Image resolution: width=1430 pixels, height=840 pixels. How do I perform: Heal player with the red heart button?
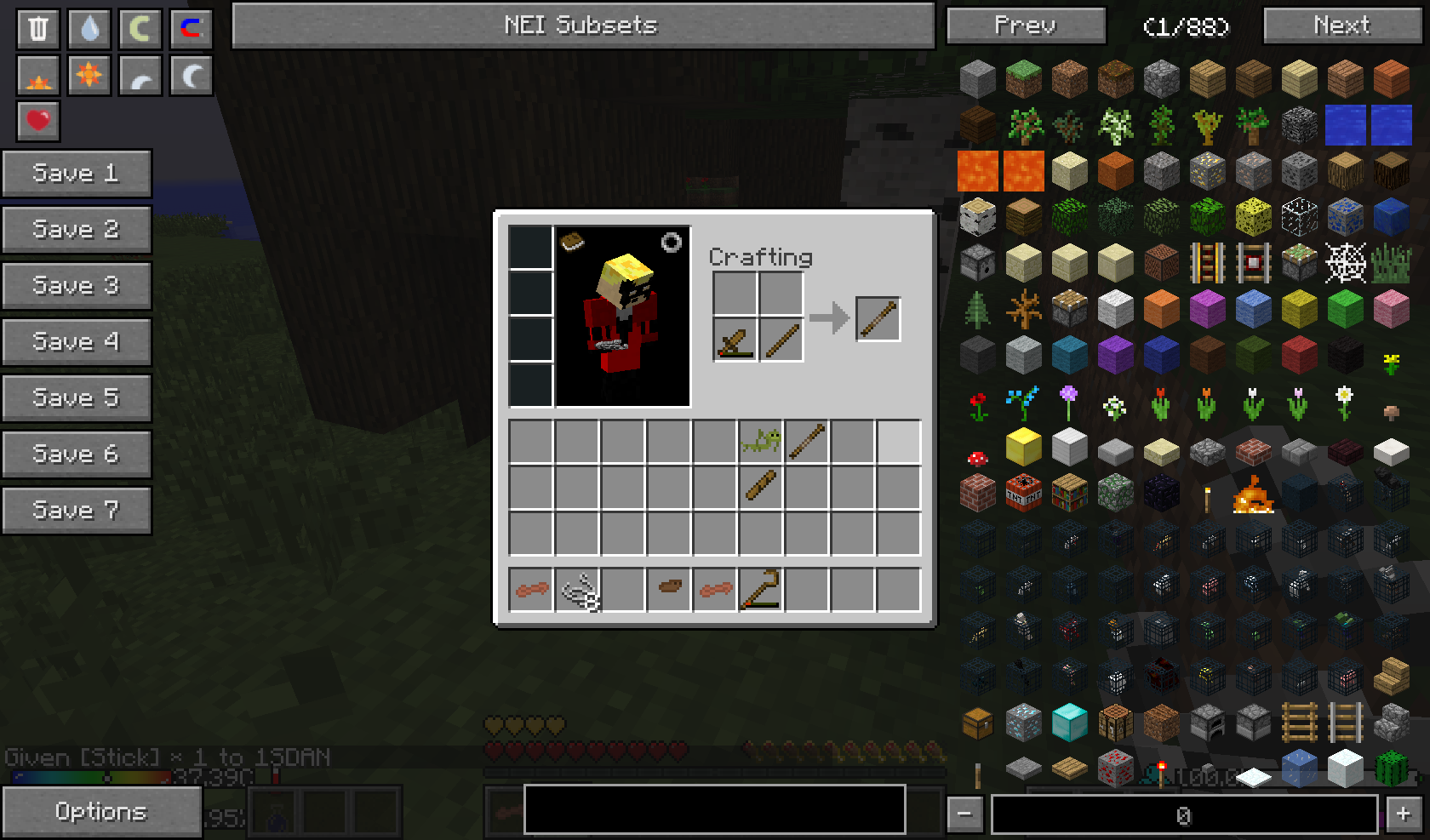point(38,120)
